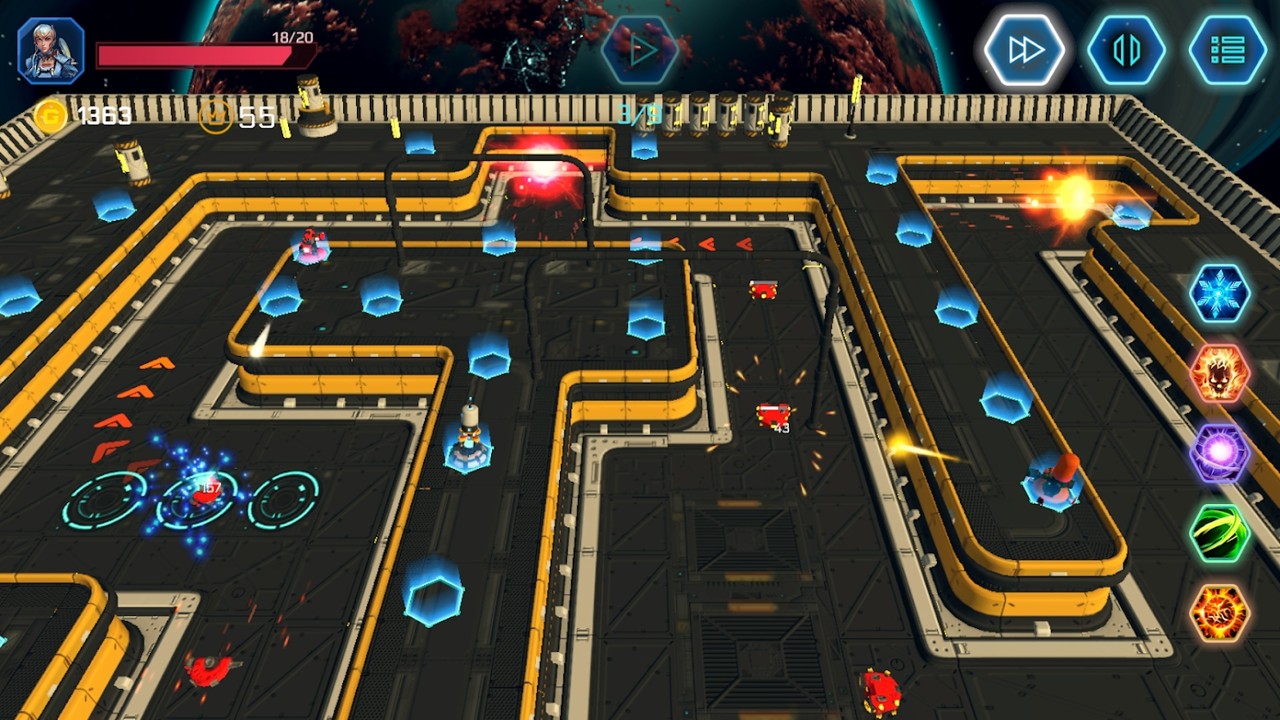Open the list menu button

1227,50
